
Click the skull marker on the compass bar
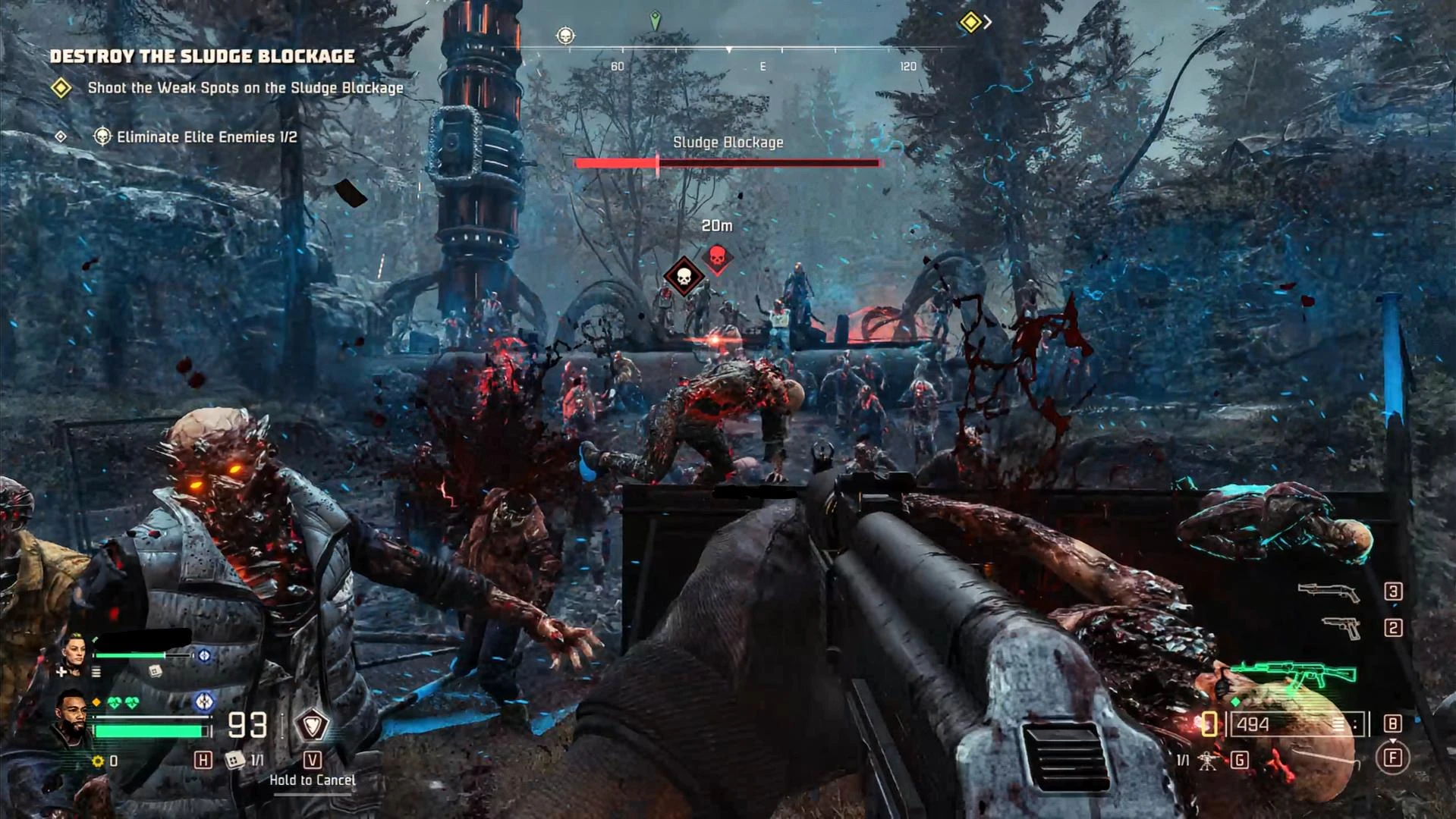565,36
